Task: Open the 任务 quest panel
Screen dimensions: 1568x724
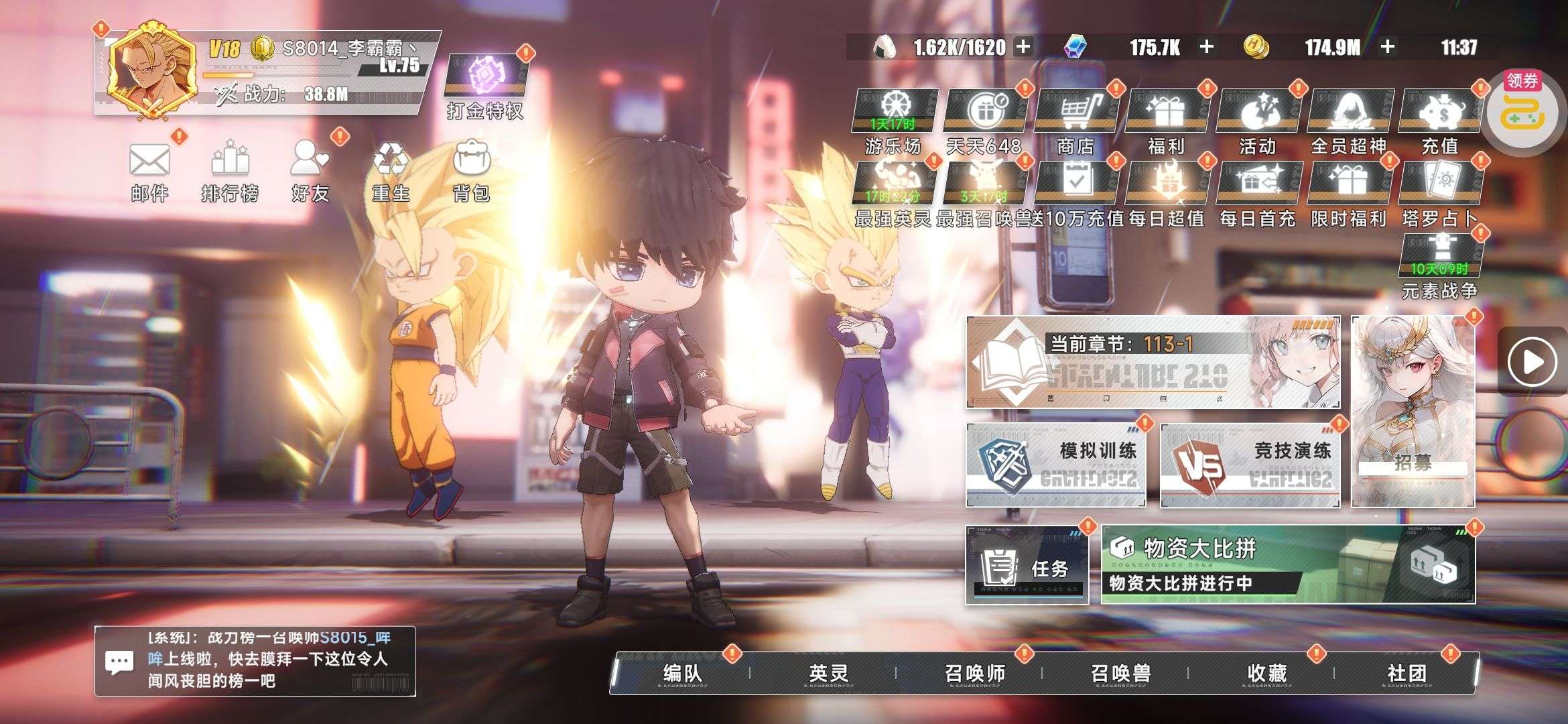Action: point(1027,566)
